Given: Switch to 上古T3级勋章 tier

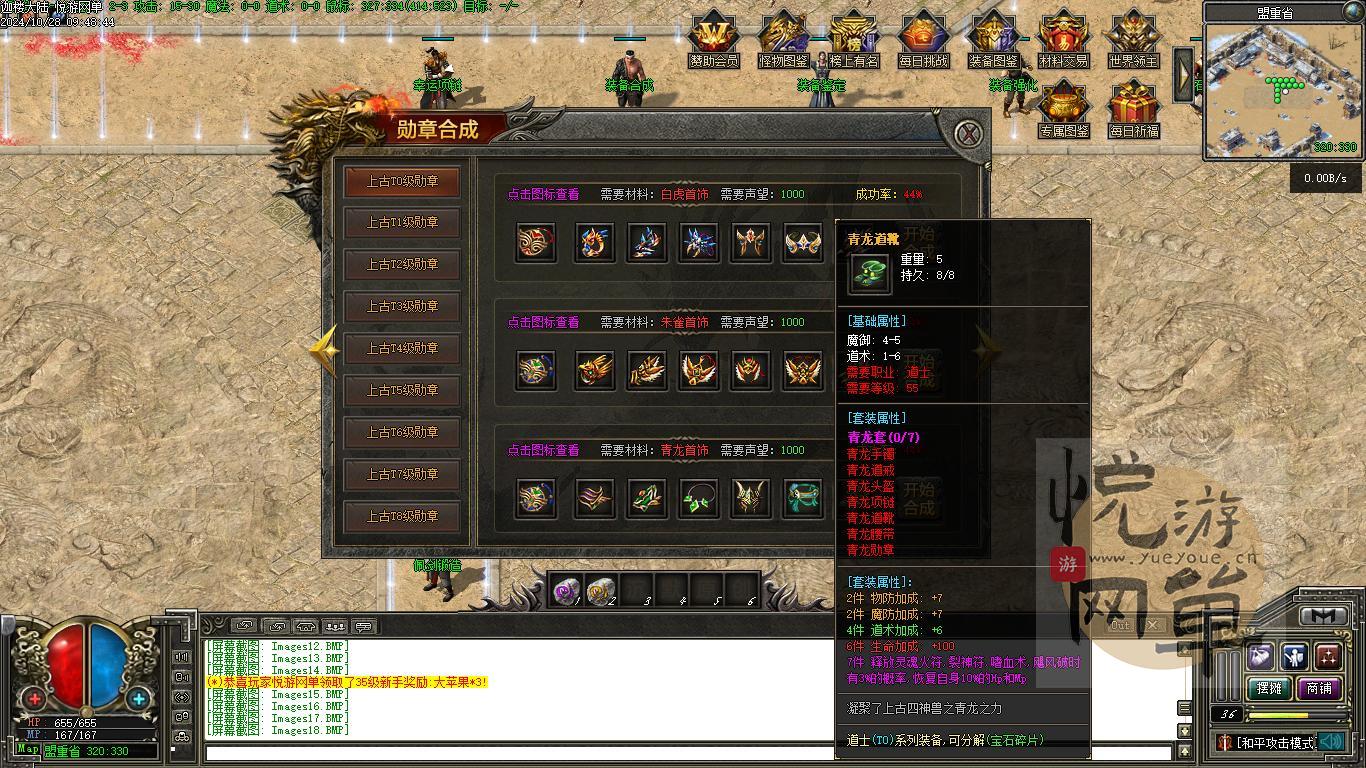Looking at the screenshot, I should coord(402,306).
